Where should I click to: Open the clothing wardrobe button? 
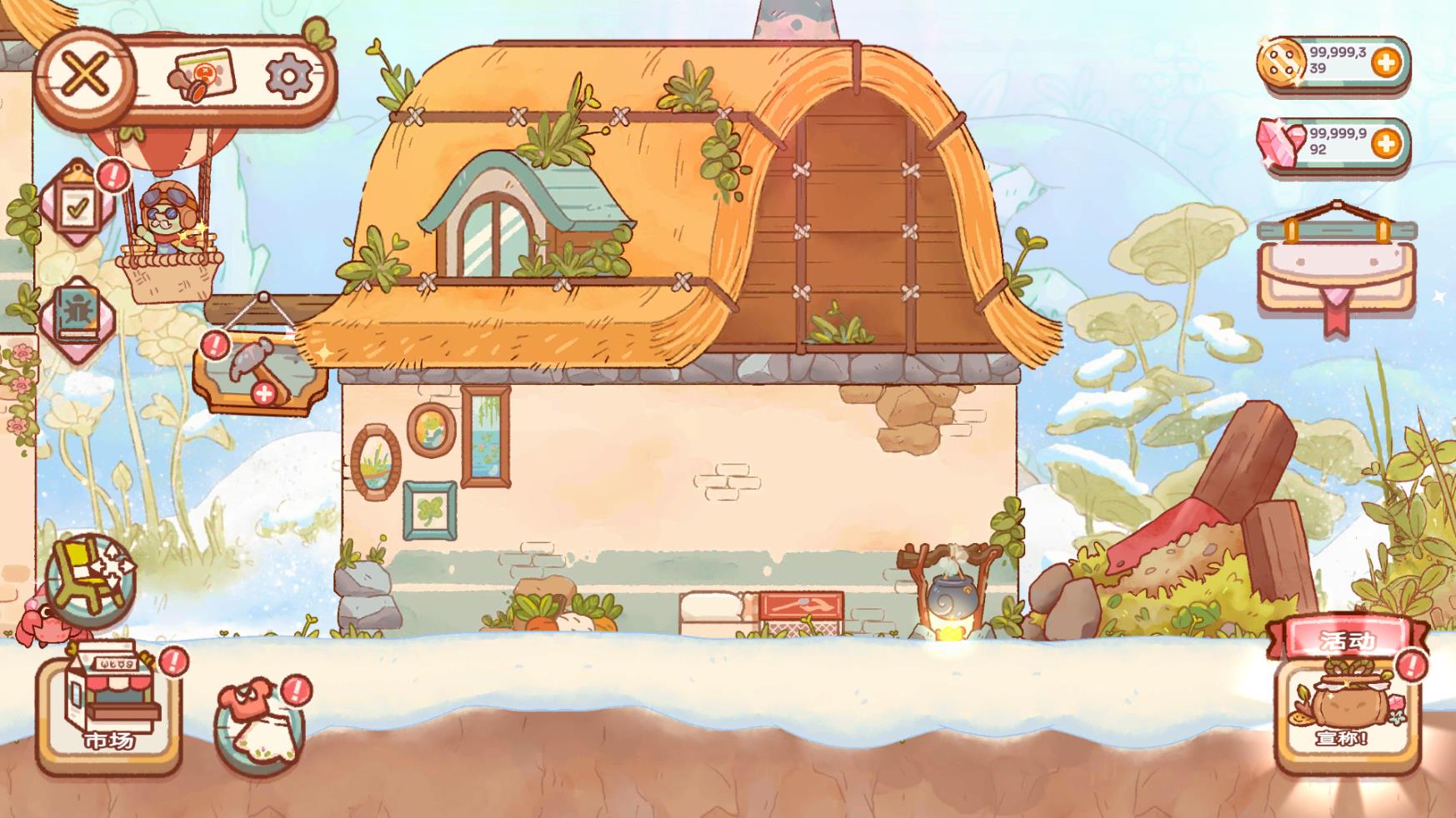pyautogui.click(x=259, y=725)
